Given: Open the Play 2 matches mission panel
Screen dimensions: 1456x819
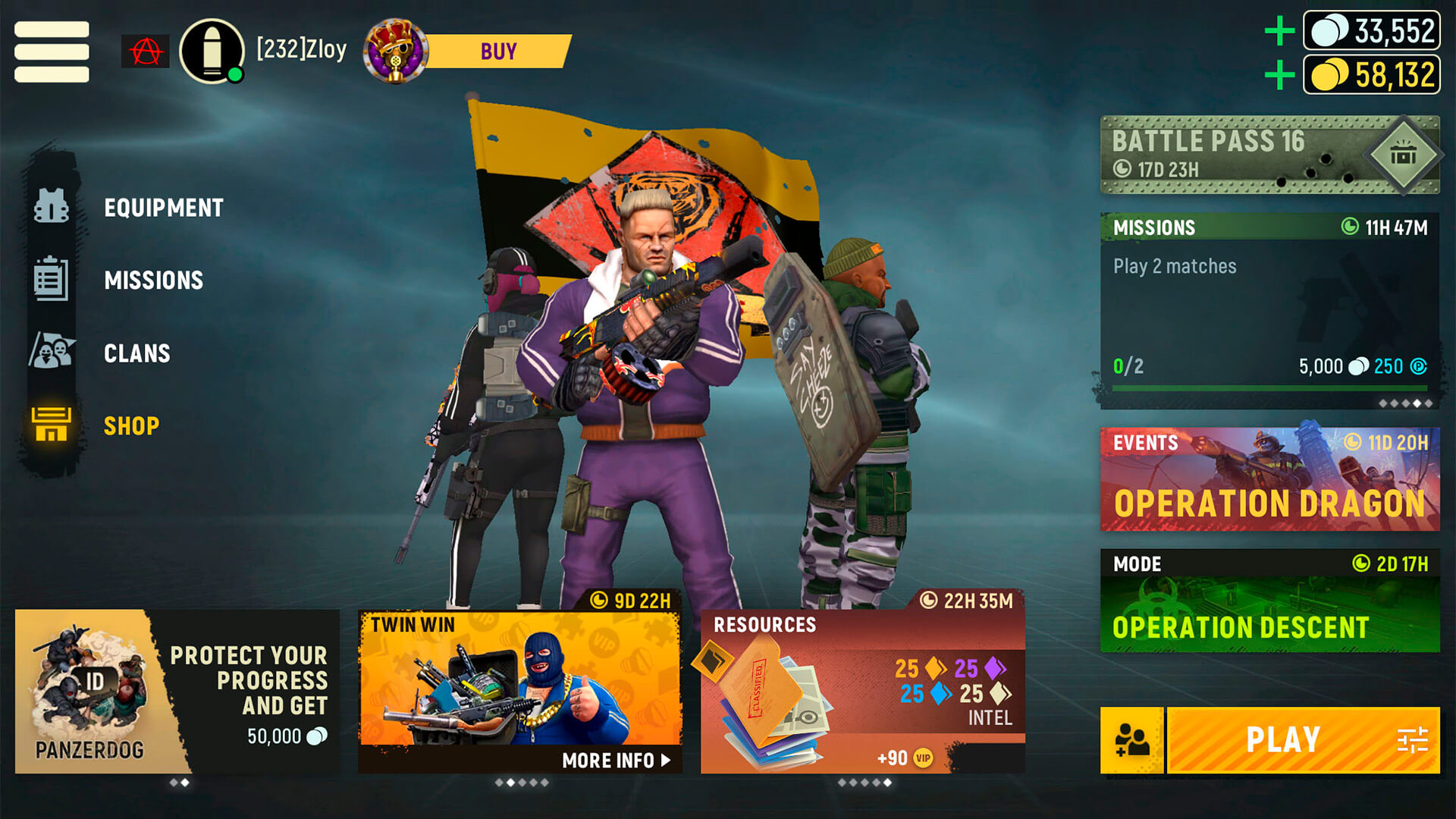Looking at the screenshot, I should (x=1269, y=311).
